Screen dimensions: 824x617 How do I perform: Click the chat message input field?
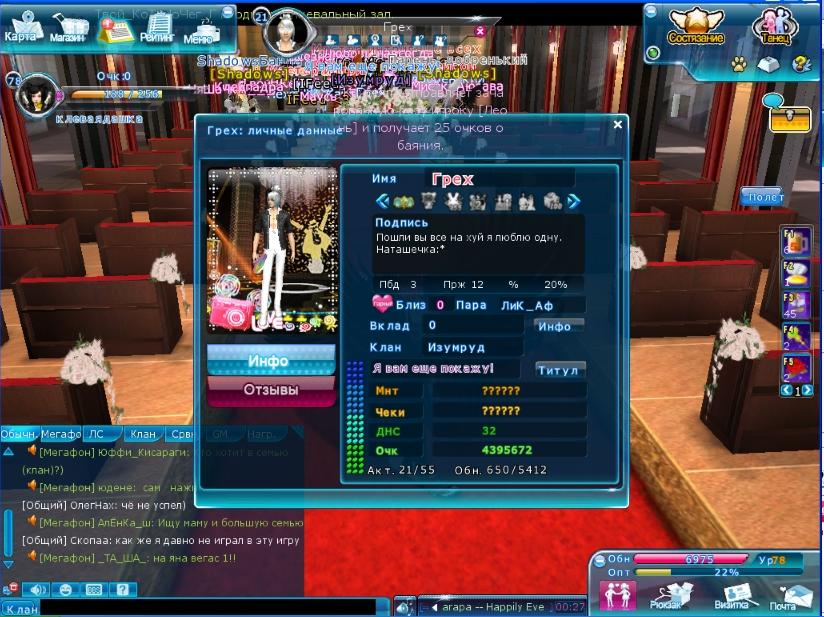tap(210, 606)
